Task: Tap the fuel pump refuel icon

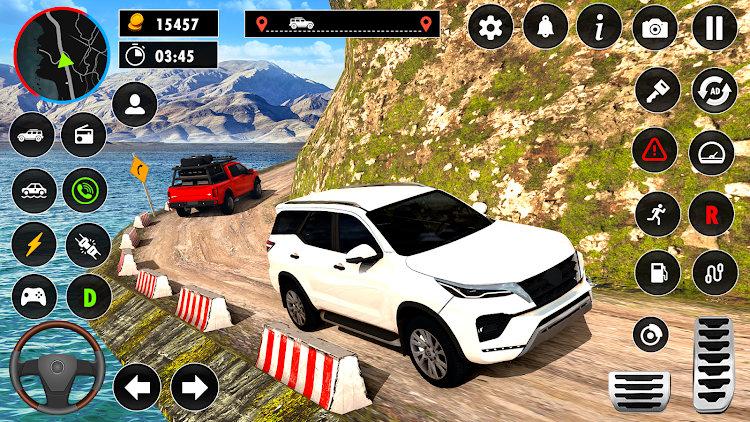Action: (x=657, y=272)
